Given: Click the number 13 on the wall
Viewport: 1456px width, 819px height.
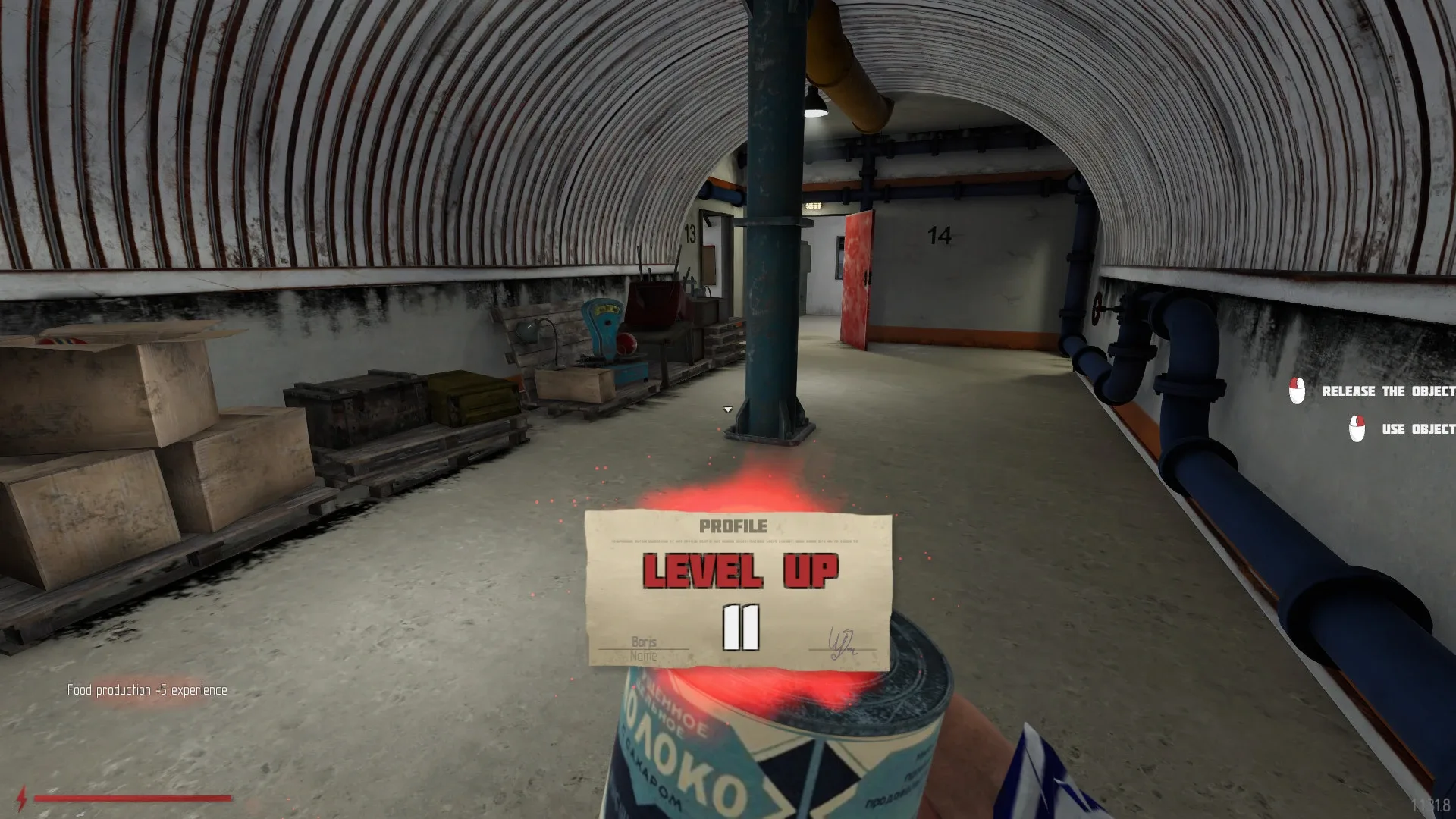Looking at the screenshot, I should 689,231.
